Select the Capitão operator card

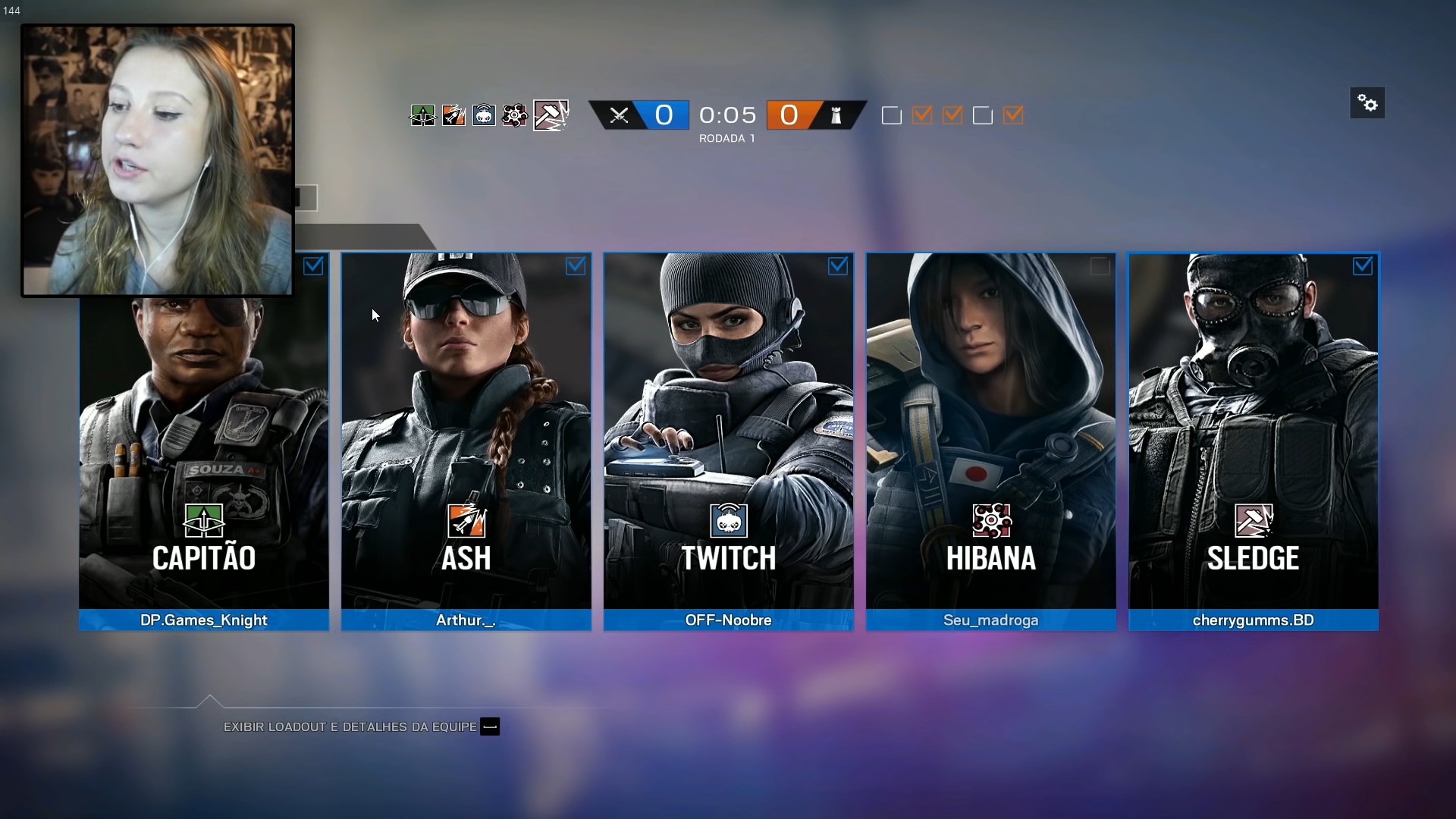pyautogui.click(x=204, y=455)
